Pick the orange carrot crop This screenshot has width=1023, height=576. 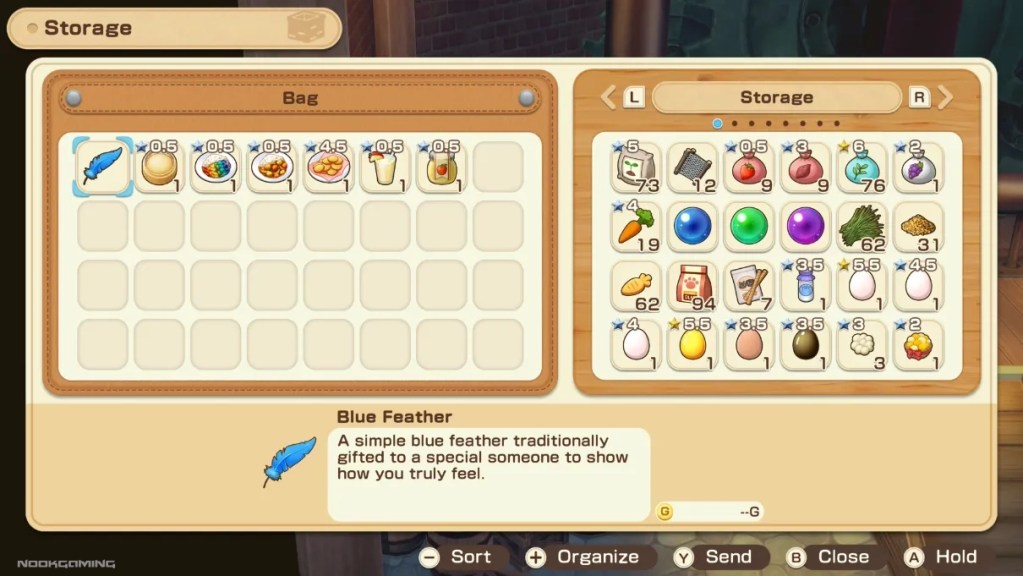click(x=636, y=227)
